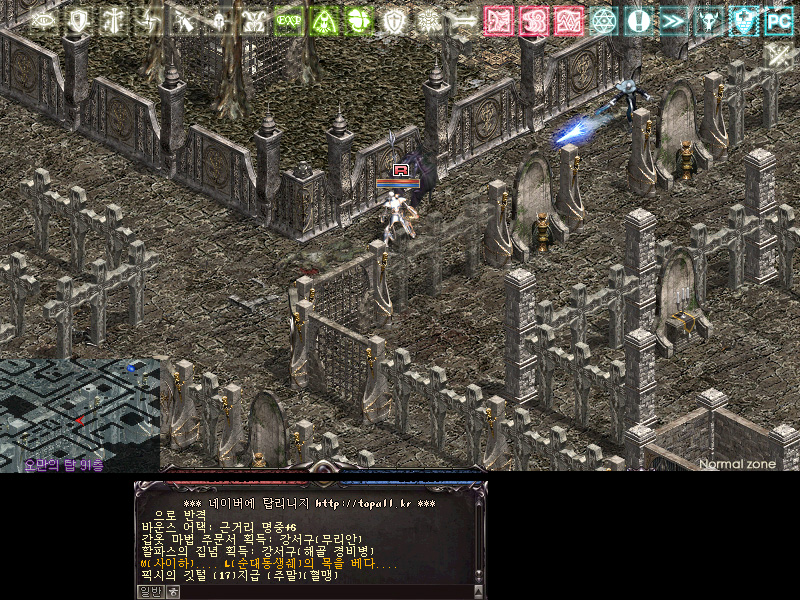This screenshot has height=600, width=800.
Task: Click the eye buff icon
Action: (x=43, y=20)
